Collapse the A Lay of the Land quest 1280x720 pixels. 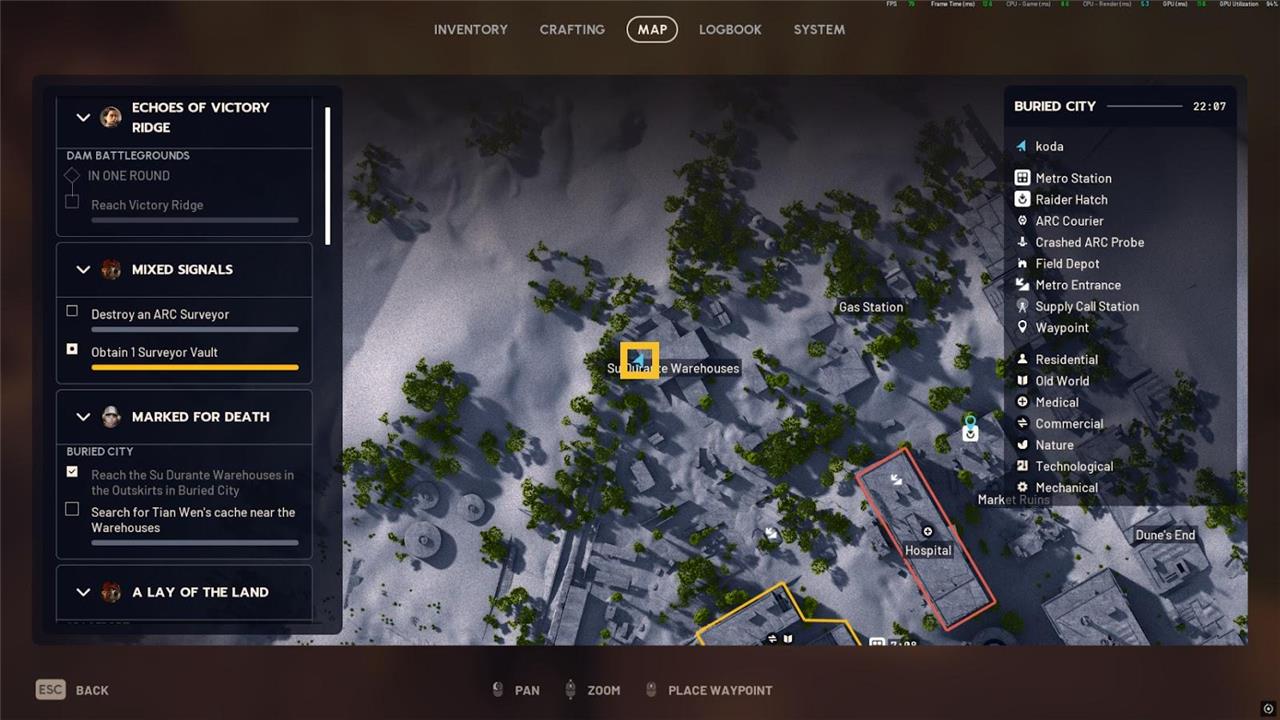coord(83,592)
